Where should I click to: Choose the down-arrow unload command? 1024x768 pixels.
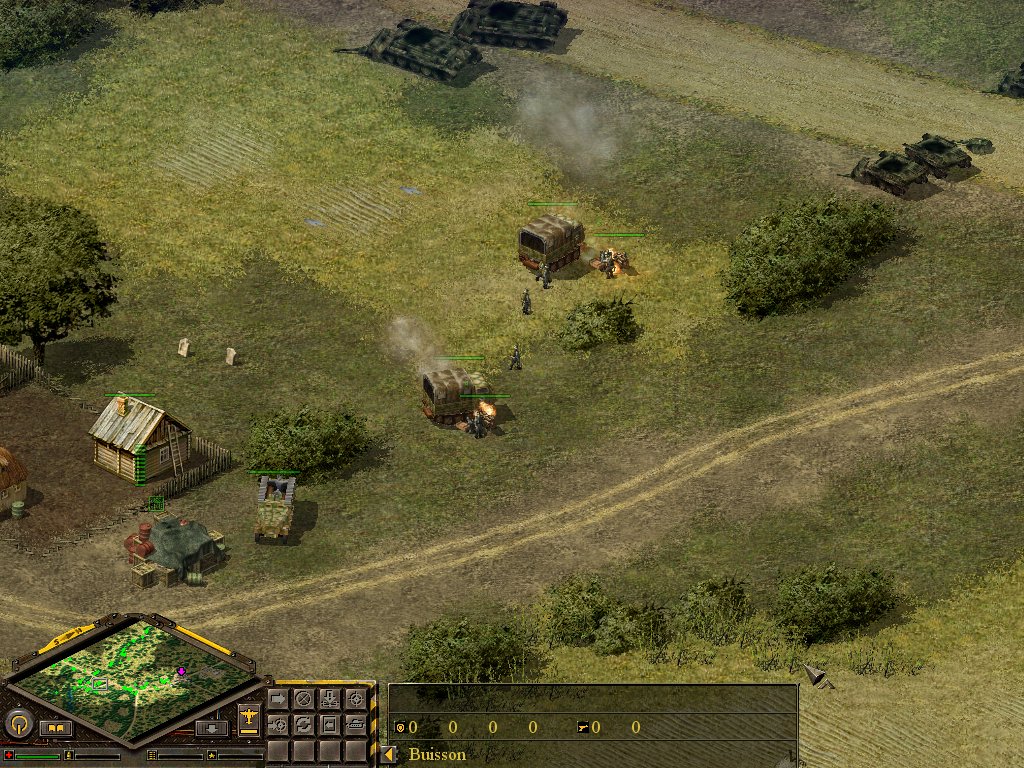point(329,699)
